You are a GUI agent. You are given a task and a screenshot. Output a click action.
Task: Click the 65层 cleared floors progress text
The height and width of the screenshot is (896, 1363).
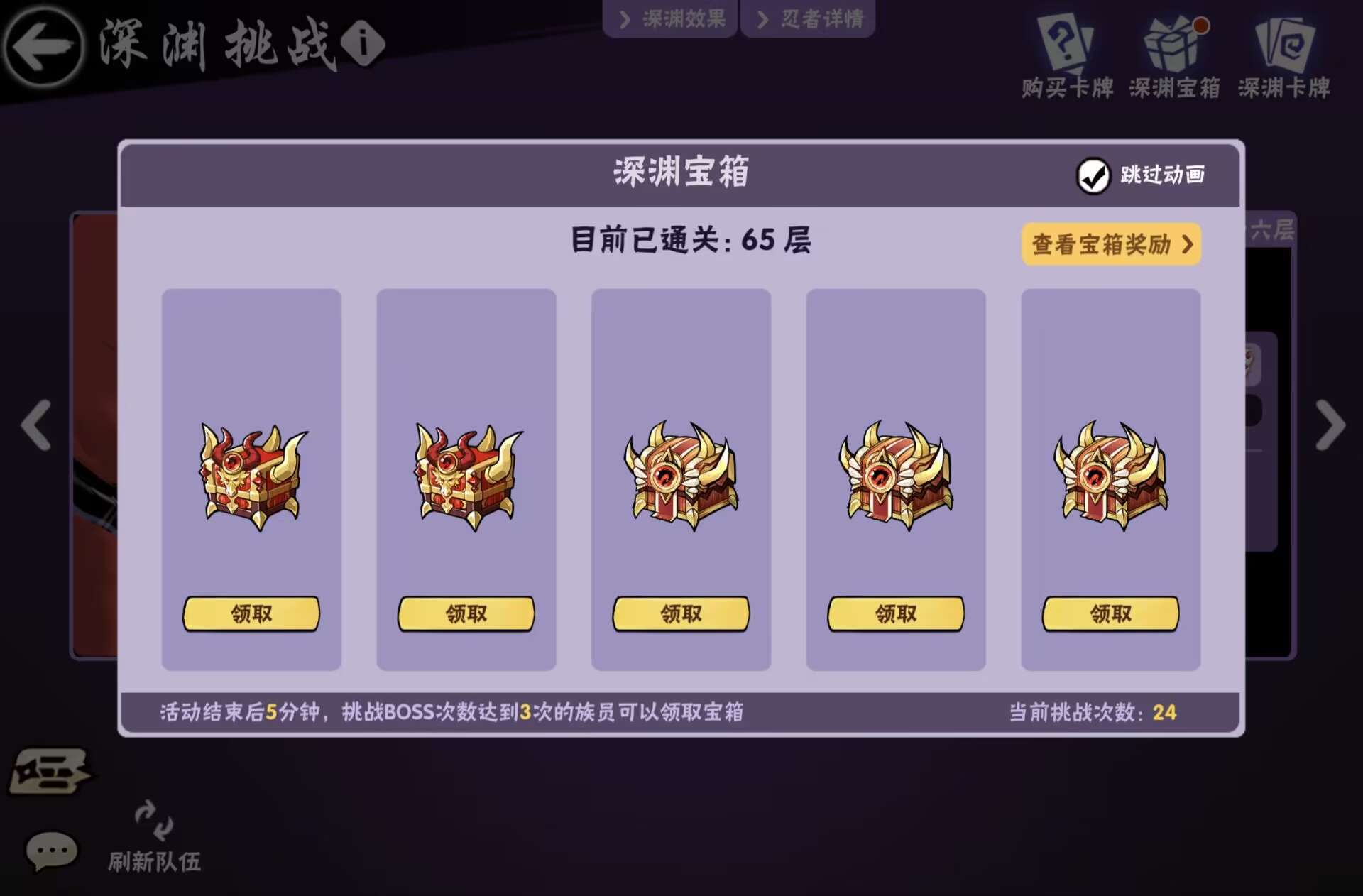(689, 240)
